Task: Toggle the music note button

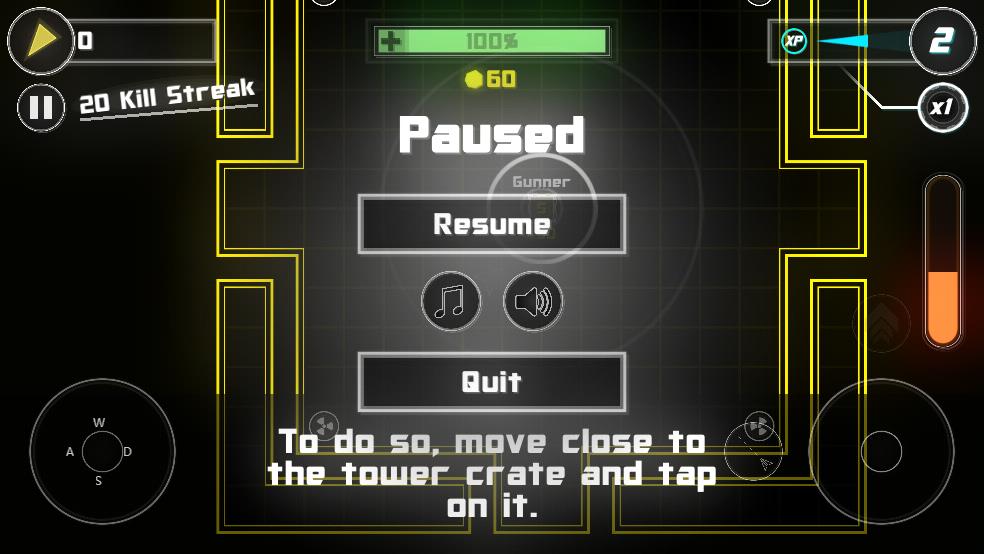Action: pos(451,301)
